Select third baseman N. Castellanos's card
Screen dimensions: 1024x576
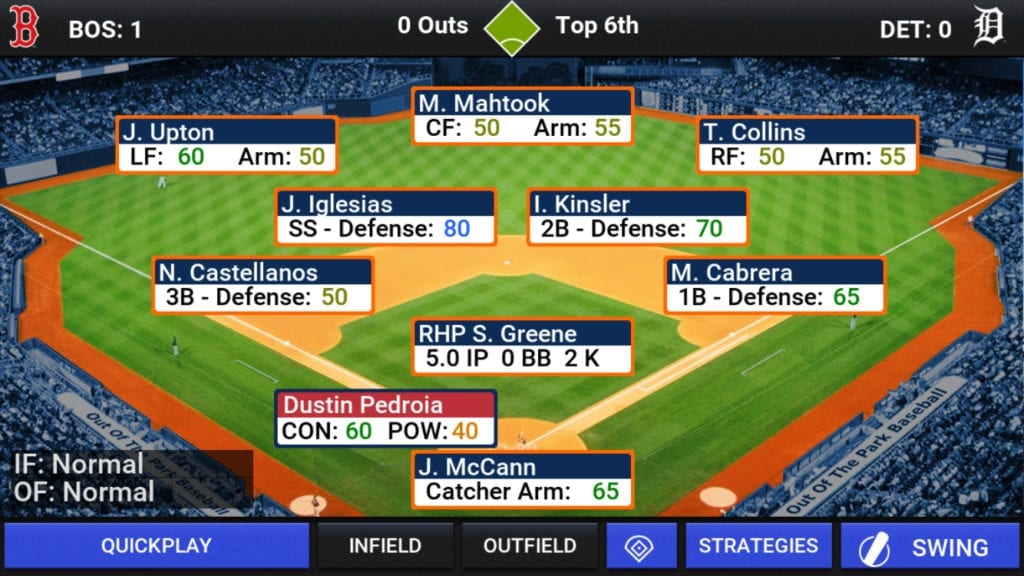click(x=263, y=285)
